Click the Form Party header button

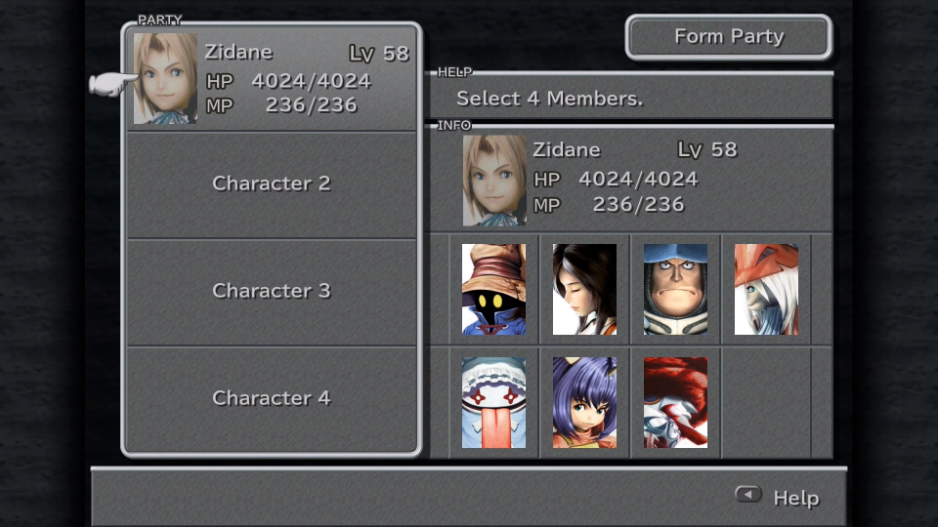pos(728,37)
